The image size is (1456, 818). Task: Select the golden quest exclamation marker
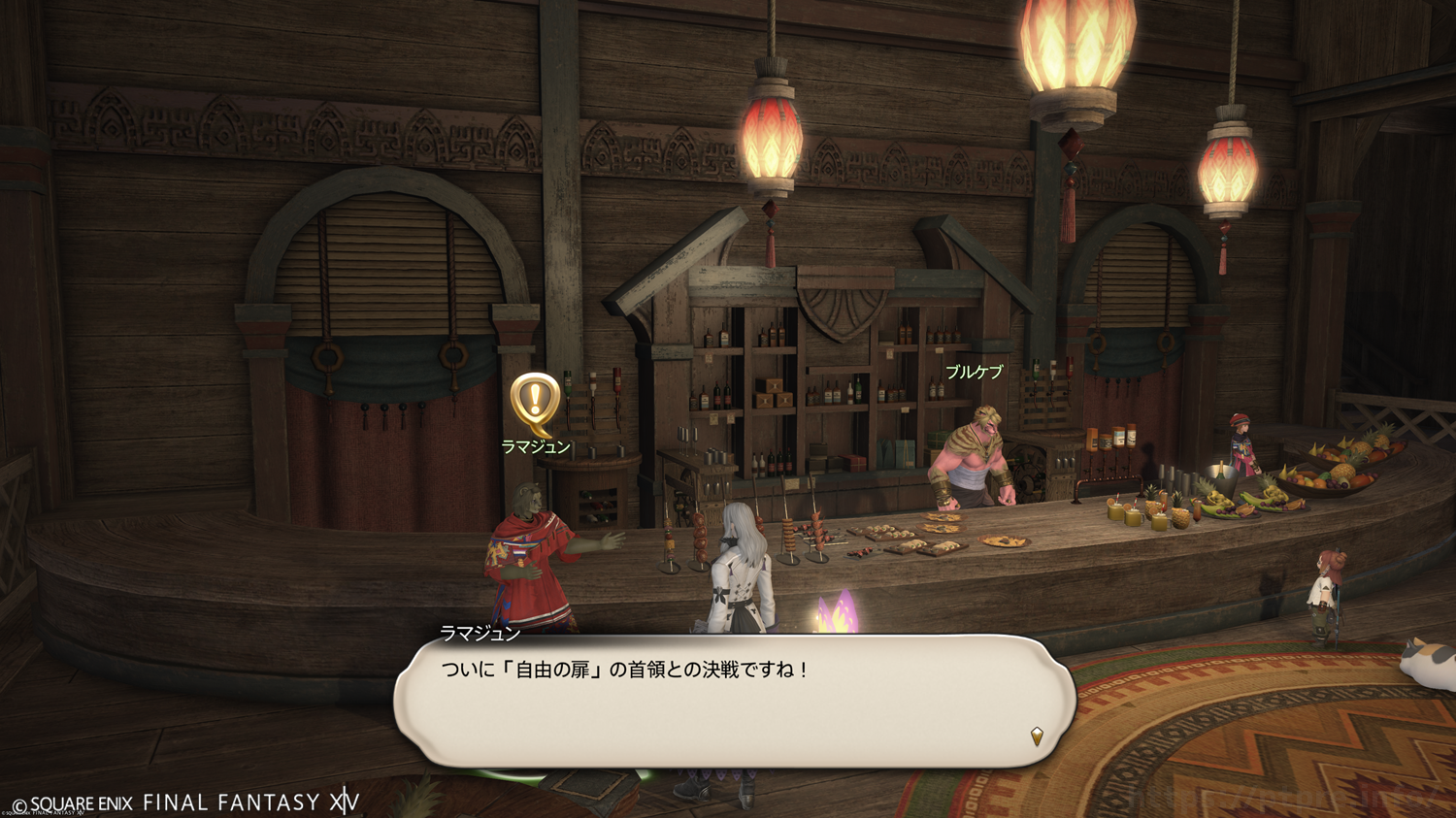point(534,402)
